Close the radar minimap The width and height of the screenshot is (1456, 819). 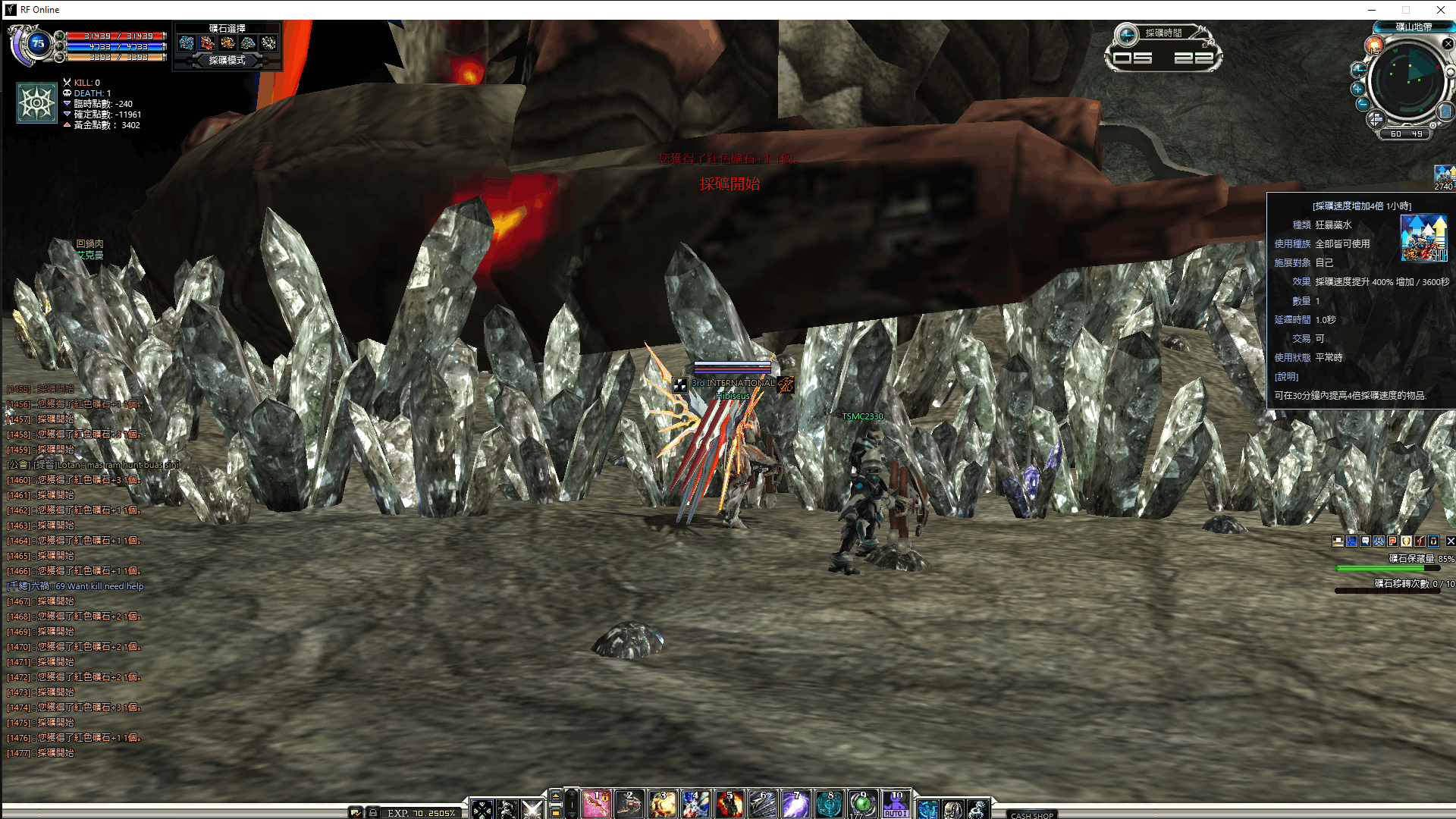[1448, 44]
